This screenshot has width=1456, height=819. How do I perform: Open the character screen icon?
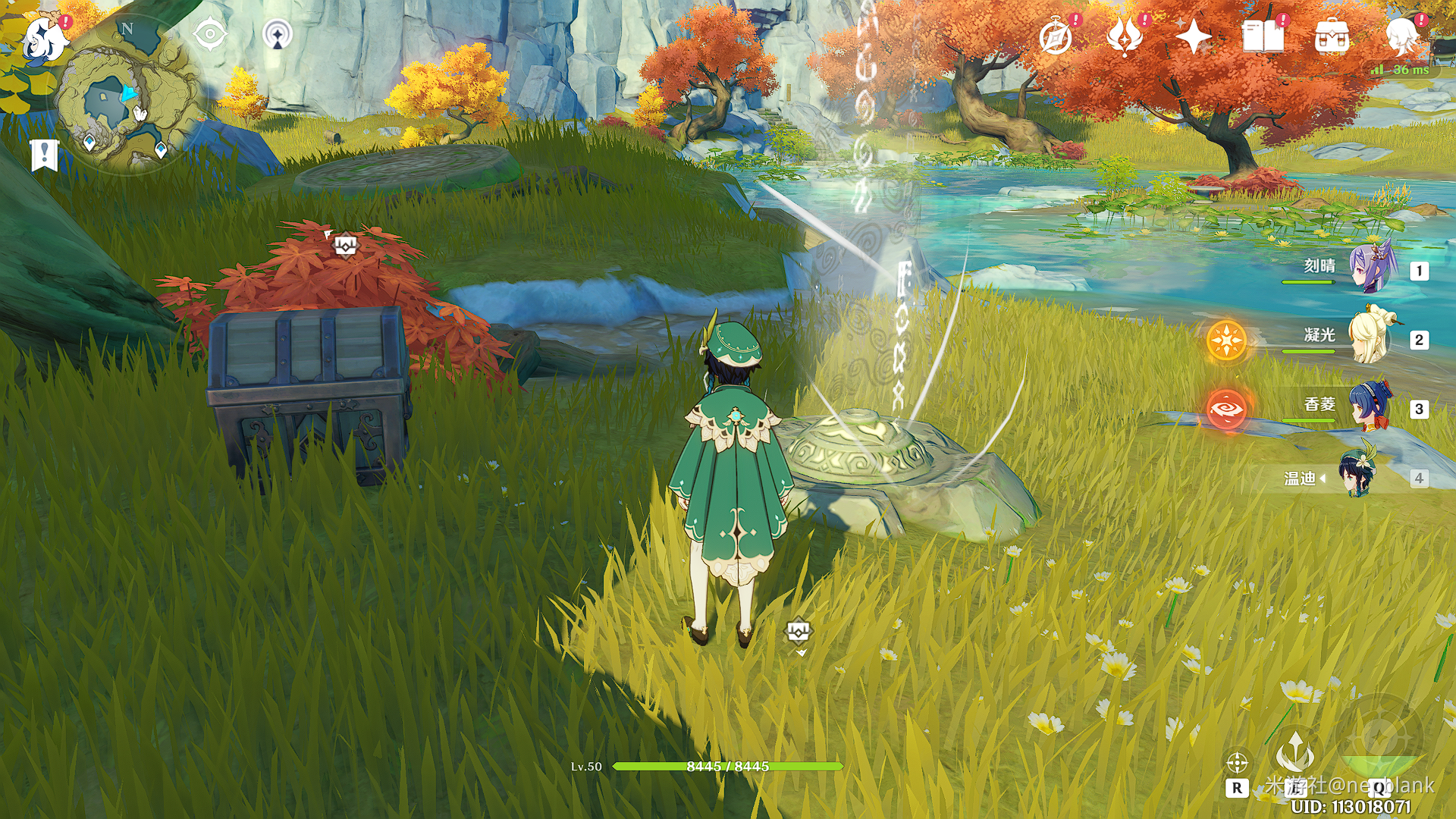(1401, 36)
